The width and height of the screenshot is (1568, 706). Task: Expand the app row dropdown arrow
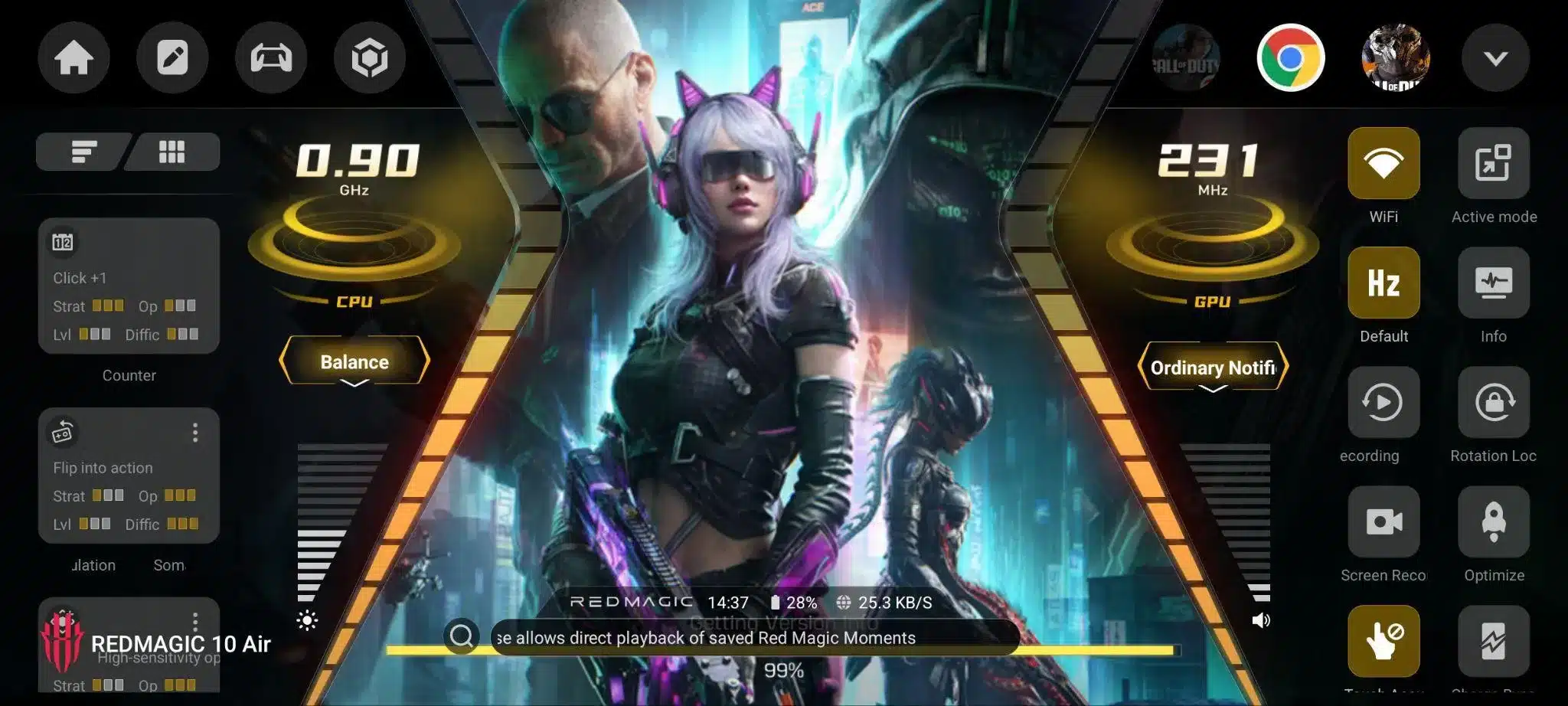1494,58
